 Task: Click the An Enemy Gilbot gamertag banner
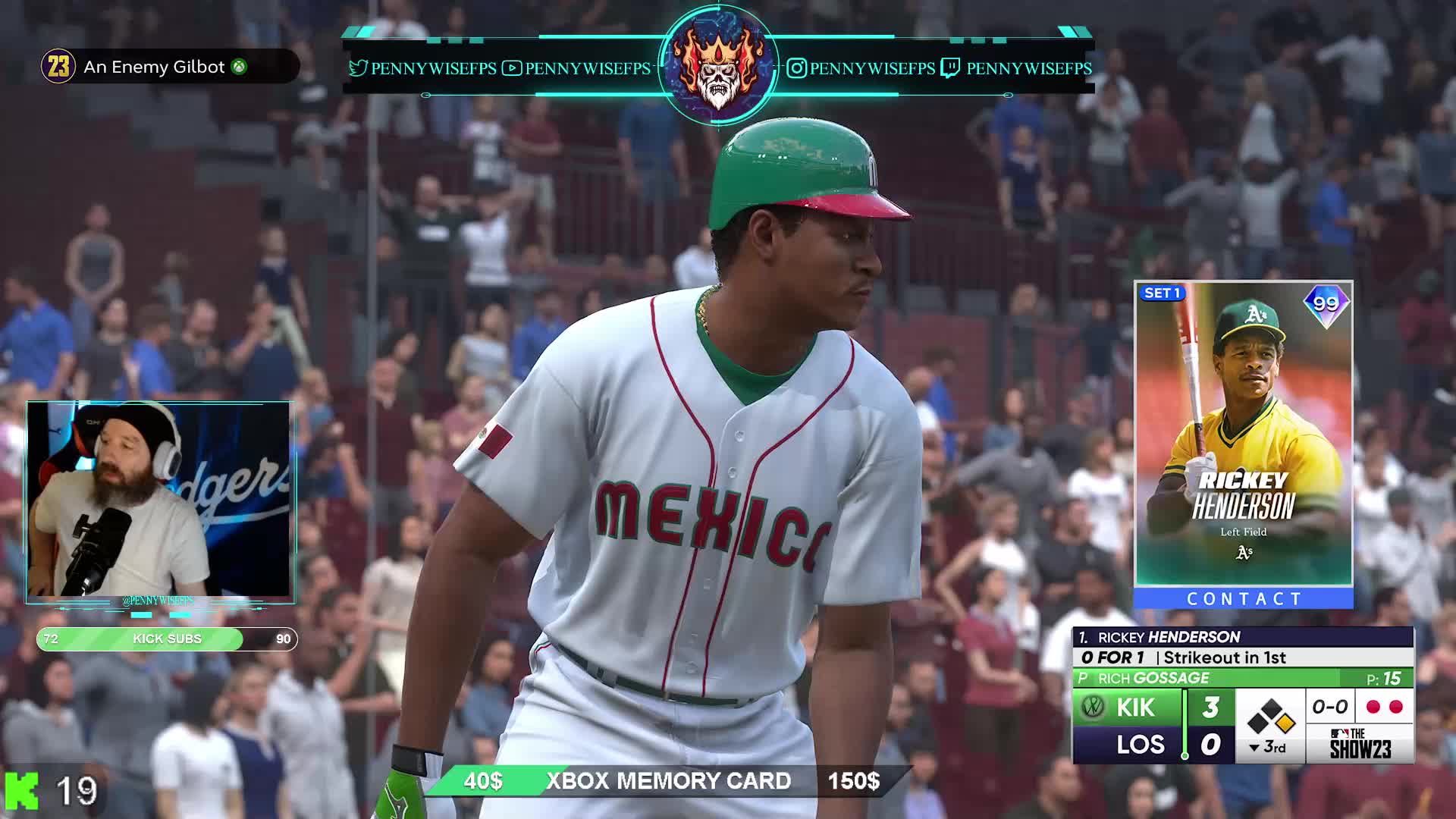coord(168,67)
